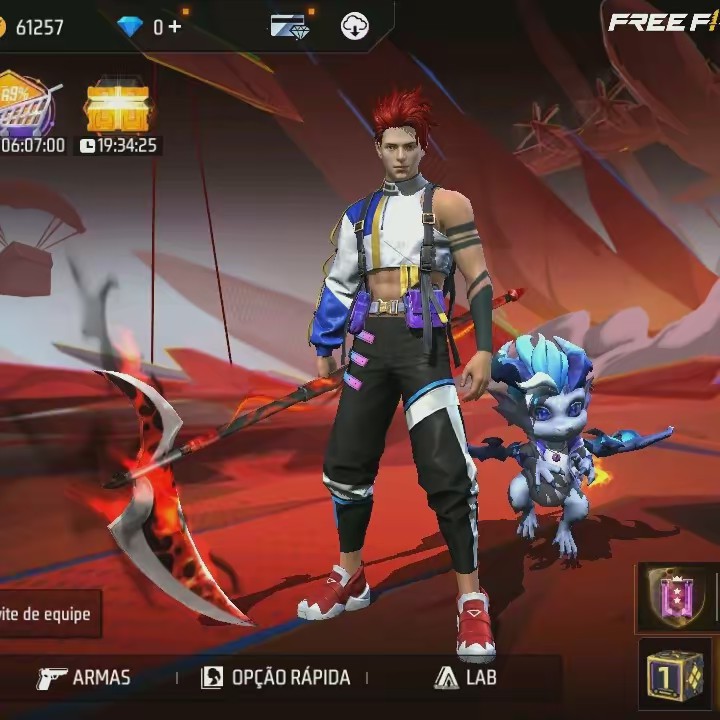Open the purple rank badge icon
The image size is (720, 720).
[677, 597]
